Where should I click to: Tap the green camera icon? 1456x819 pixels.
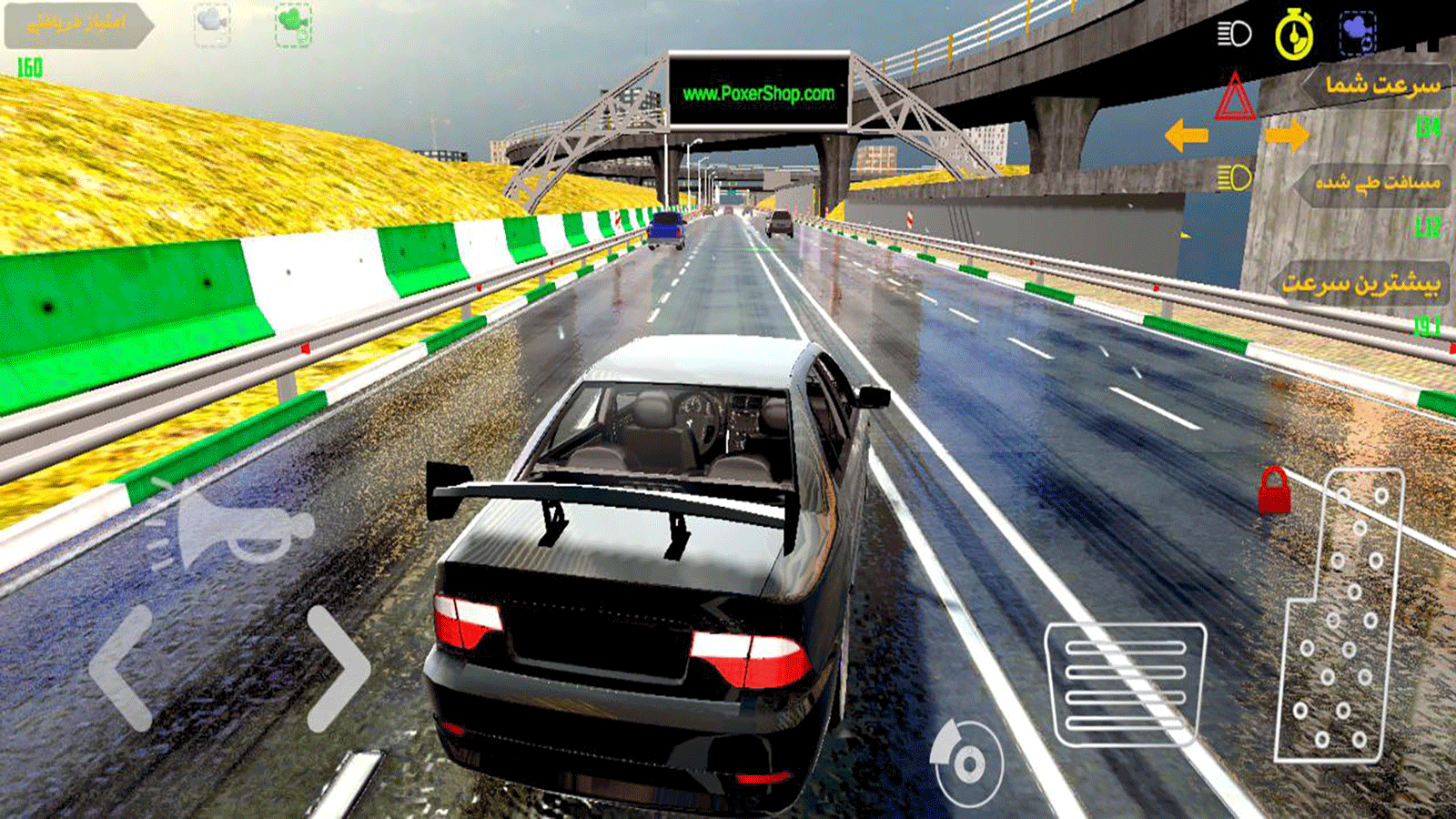point(294,25)
